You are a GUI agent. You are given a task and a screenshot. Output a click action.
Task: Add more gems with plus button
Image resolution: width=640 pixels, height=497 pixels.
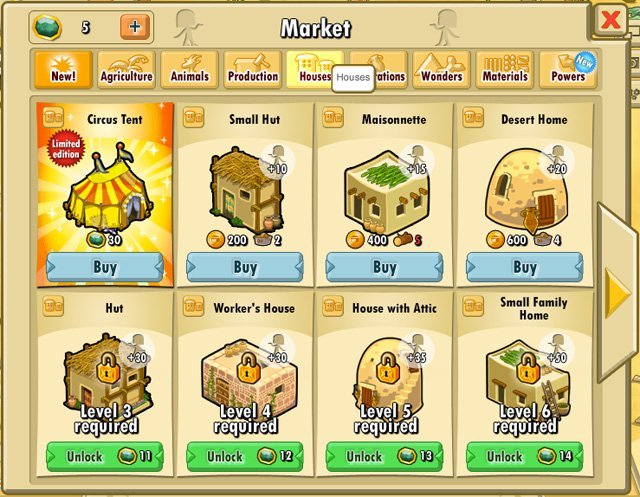tap(136, 27)
